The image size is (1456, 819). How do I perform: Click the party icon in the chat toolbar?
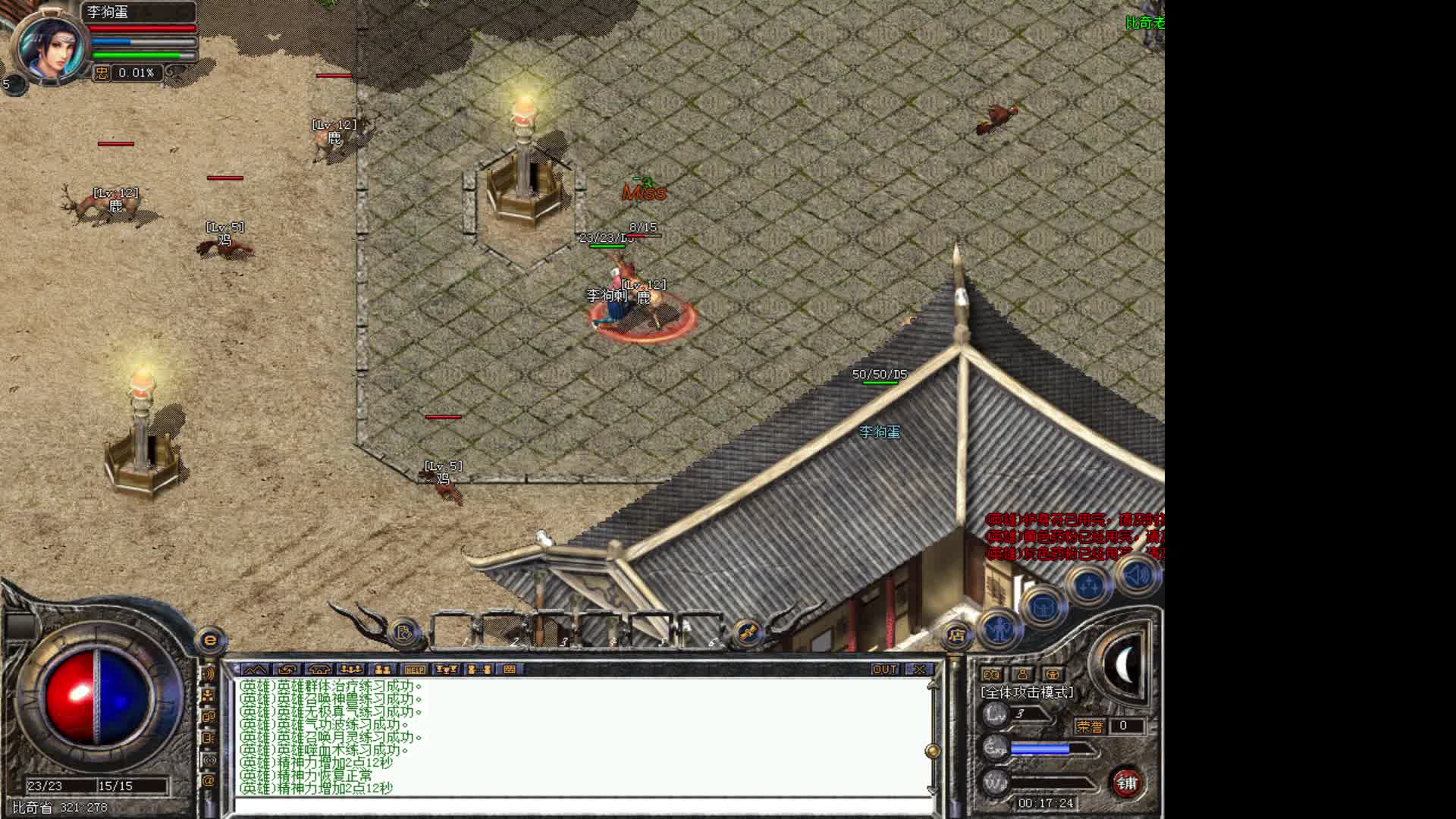click(351, 669)
